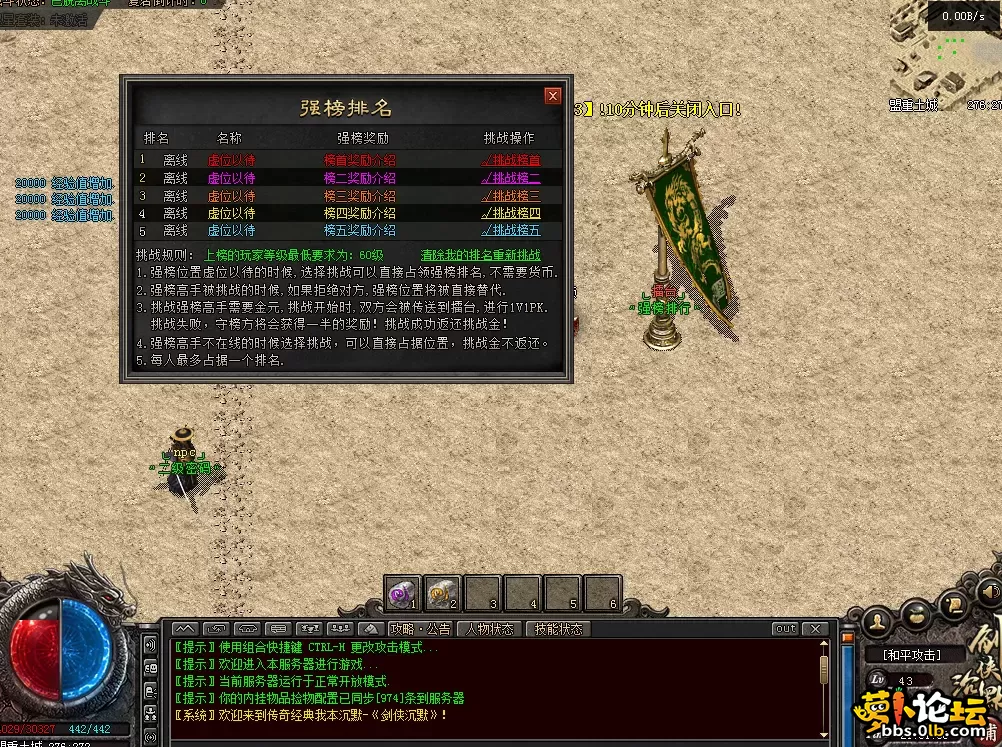Challenge rank one via 挑战榜首
The height and width of the screenshot is (747, 1002).
[510, 160]
